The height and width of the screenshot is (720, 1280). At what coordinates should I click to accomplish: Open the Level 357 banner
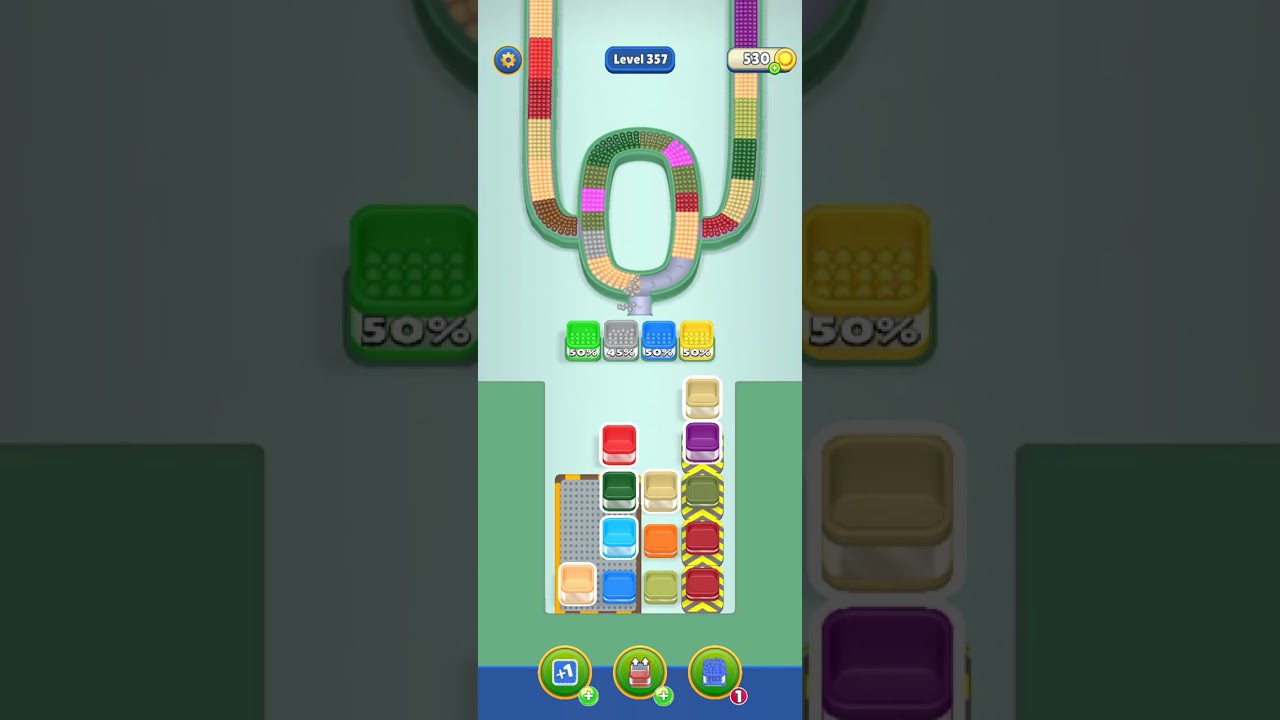640,59
